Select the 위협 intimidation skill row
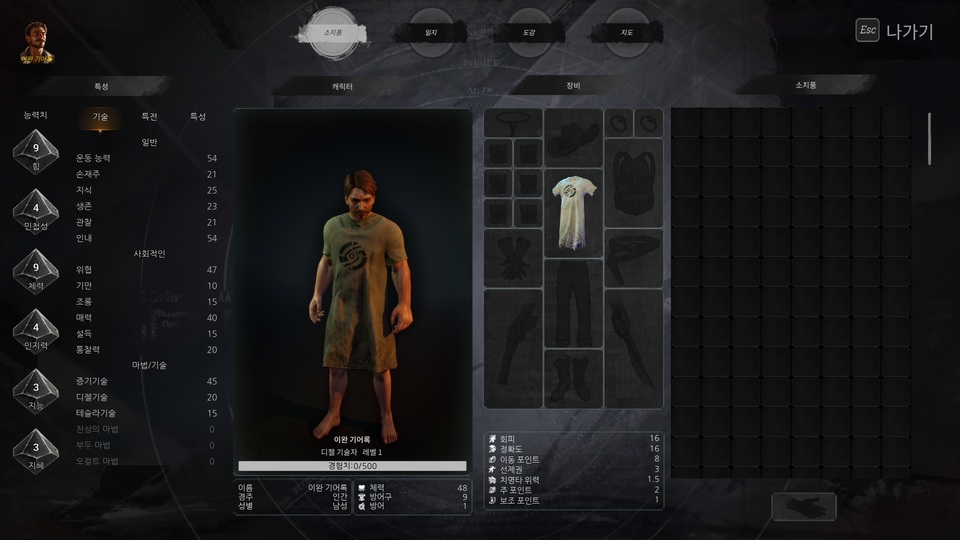960x540 pixels. [x=146, y=270]
